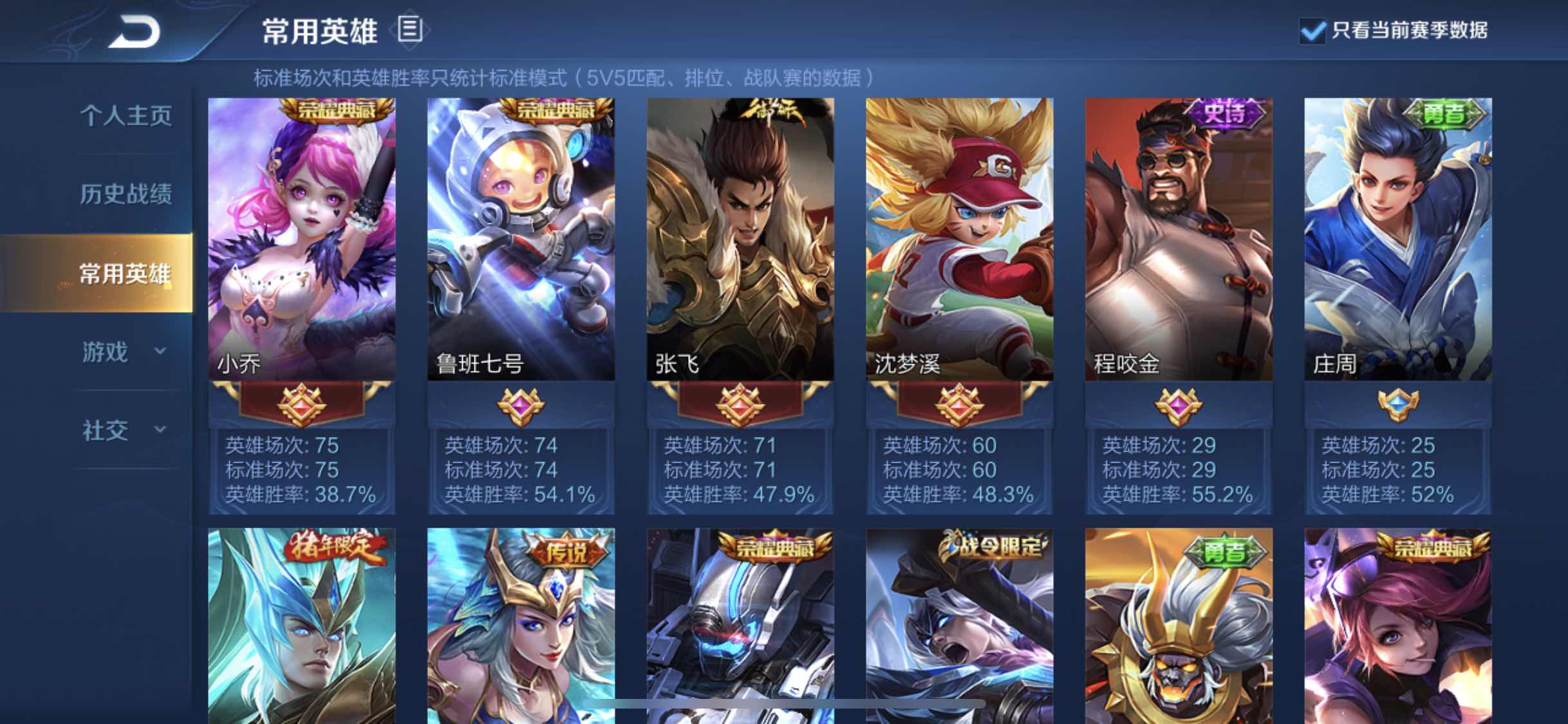Viewport: 1568px width, 724px height.
Task: Select the 常用英雄 sidebar entry
Action: [126, 273]
